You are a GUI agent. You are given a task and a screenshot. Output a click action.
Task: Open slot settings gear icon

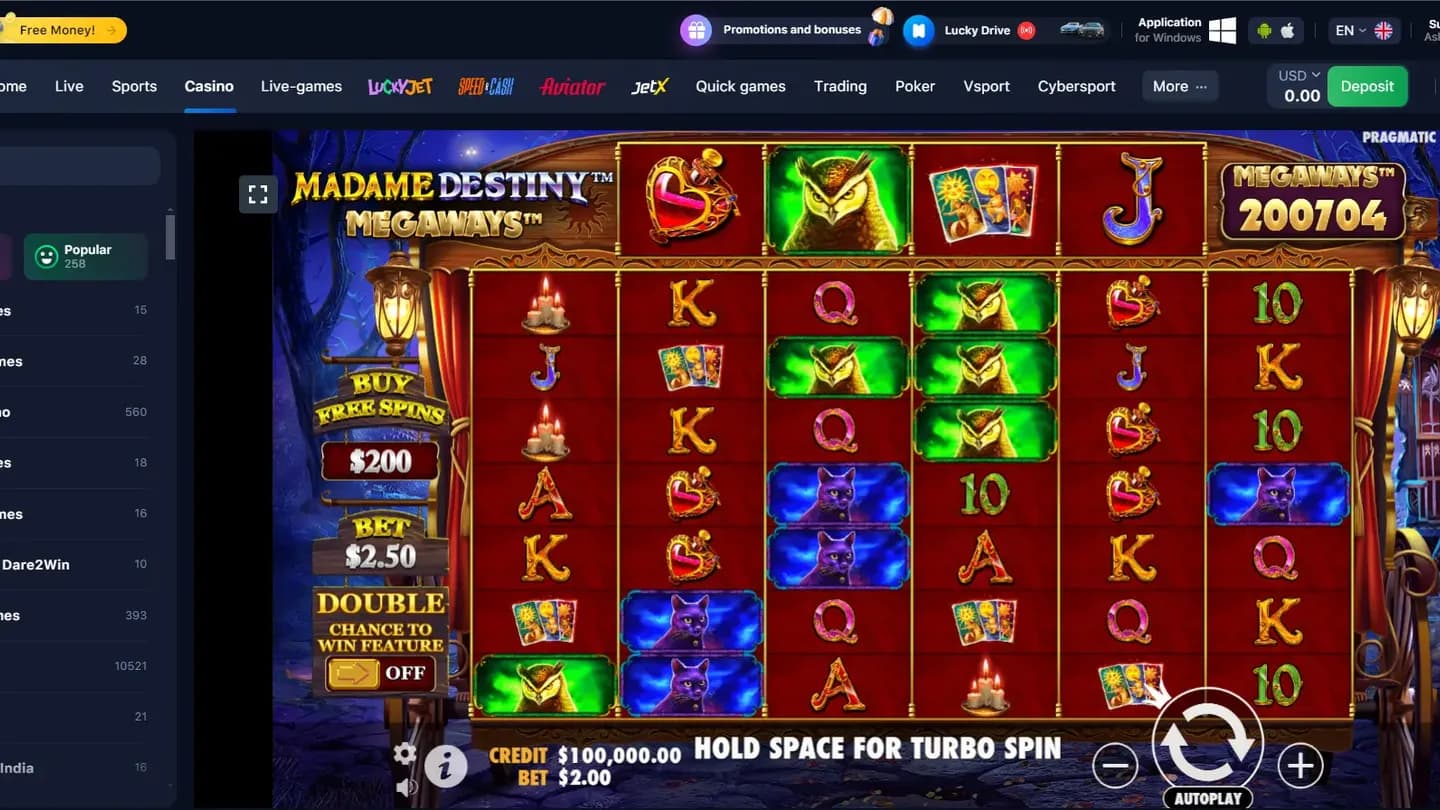(405, 753)
